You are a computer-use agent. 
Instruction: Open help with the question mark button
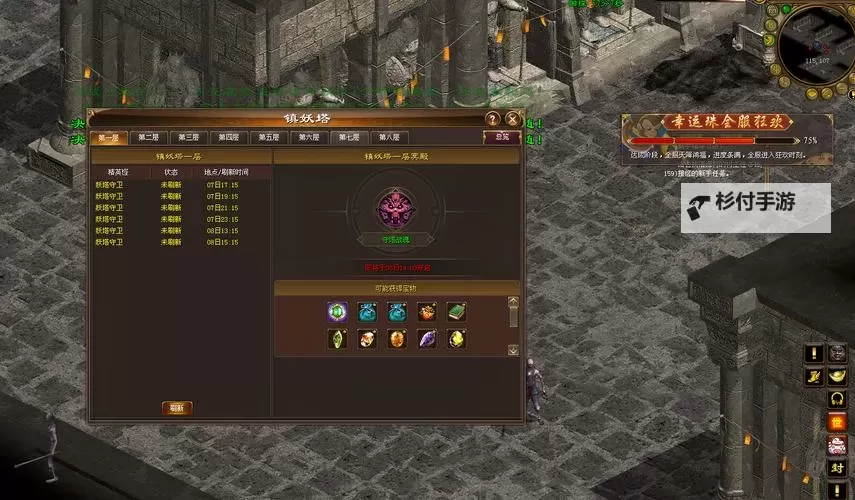pos(492,119)
